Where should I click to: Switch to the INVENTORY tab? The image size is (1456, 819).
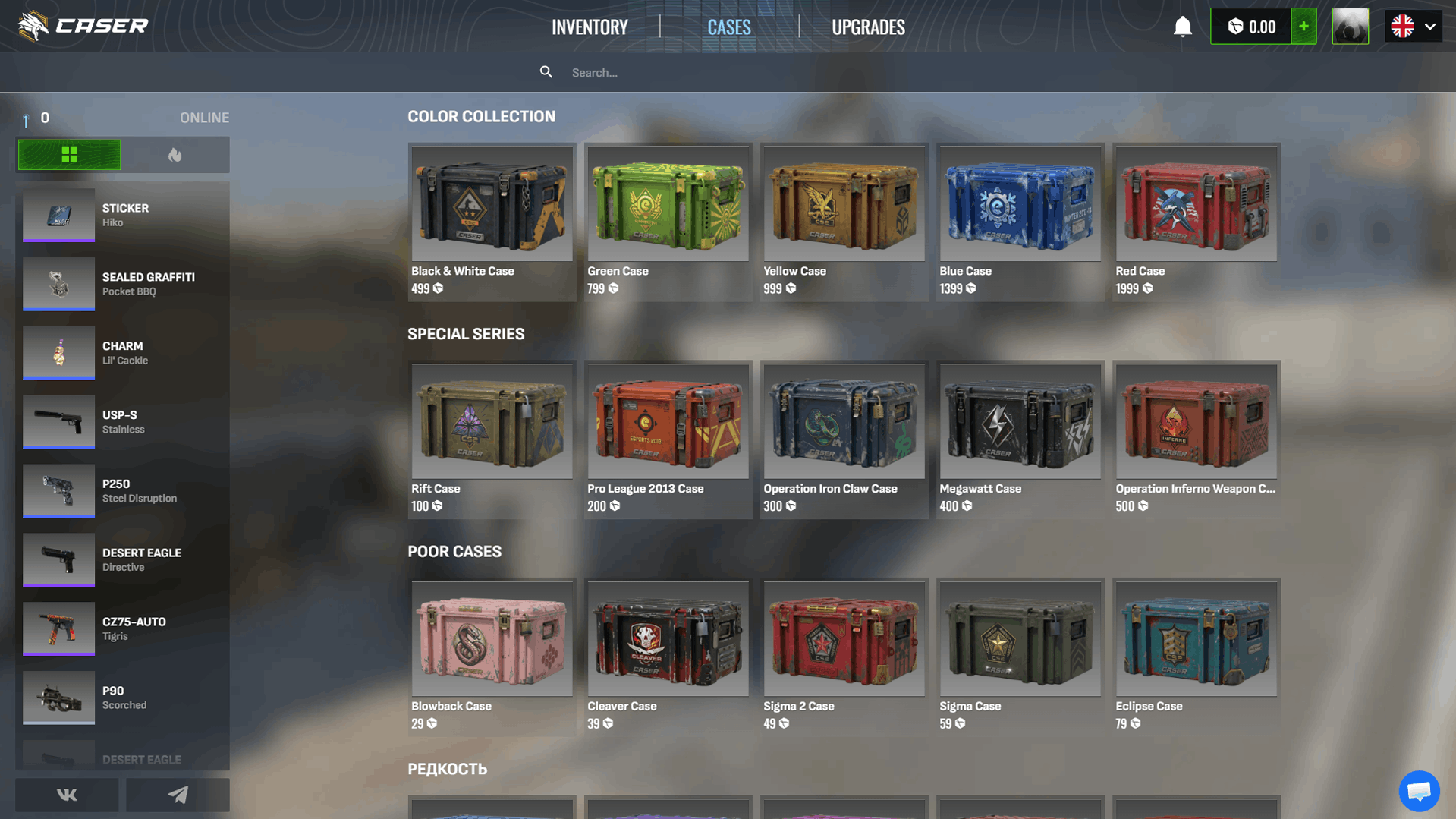click(x=590, y=27)
